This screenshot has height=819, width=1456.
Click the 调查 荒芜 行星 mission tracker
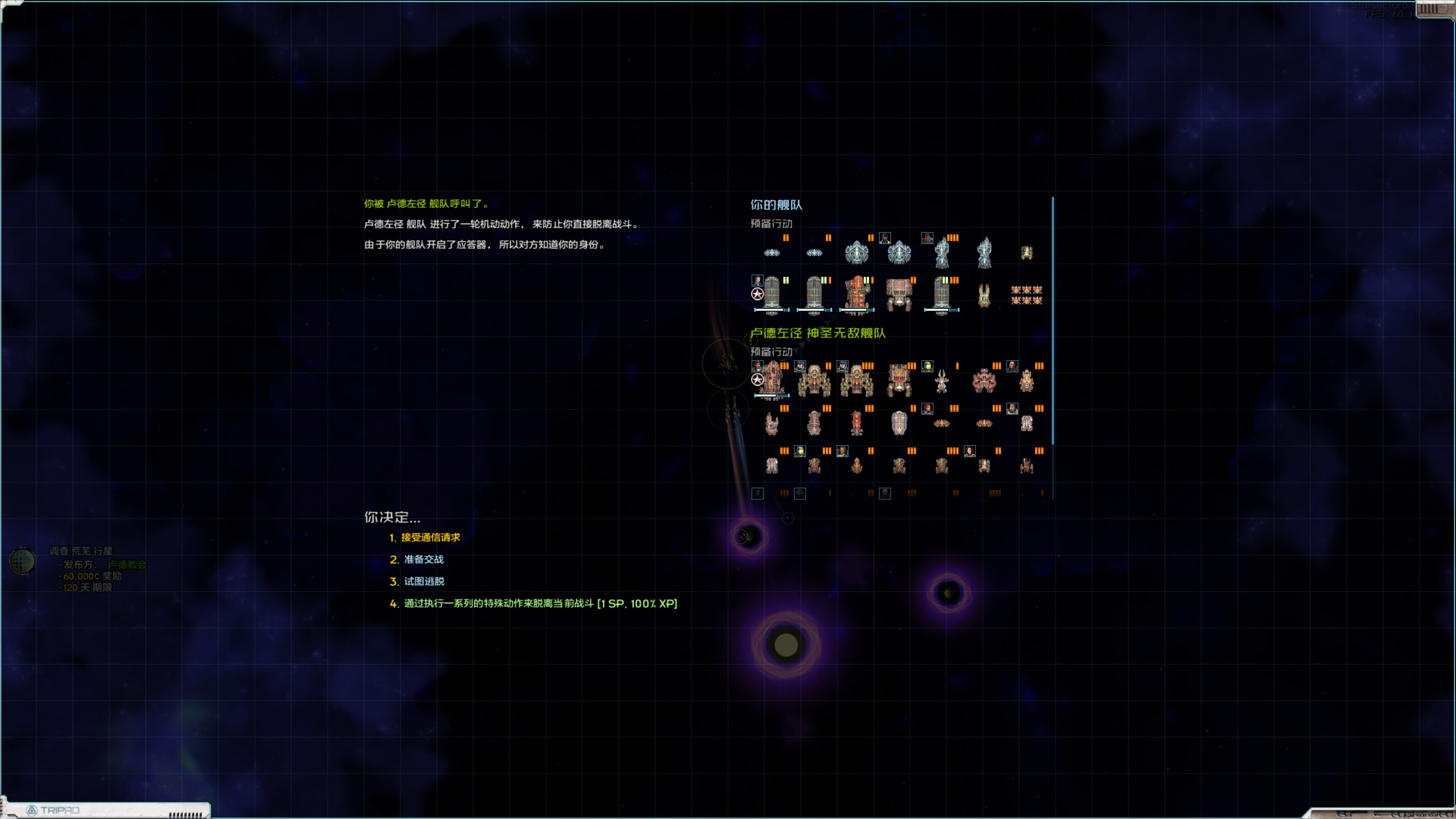point(81,551)
